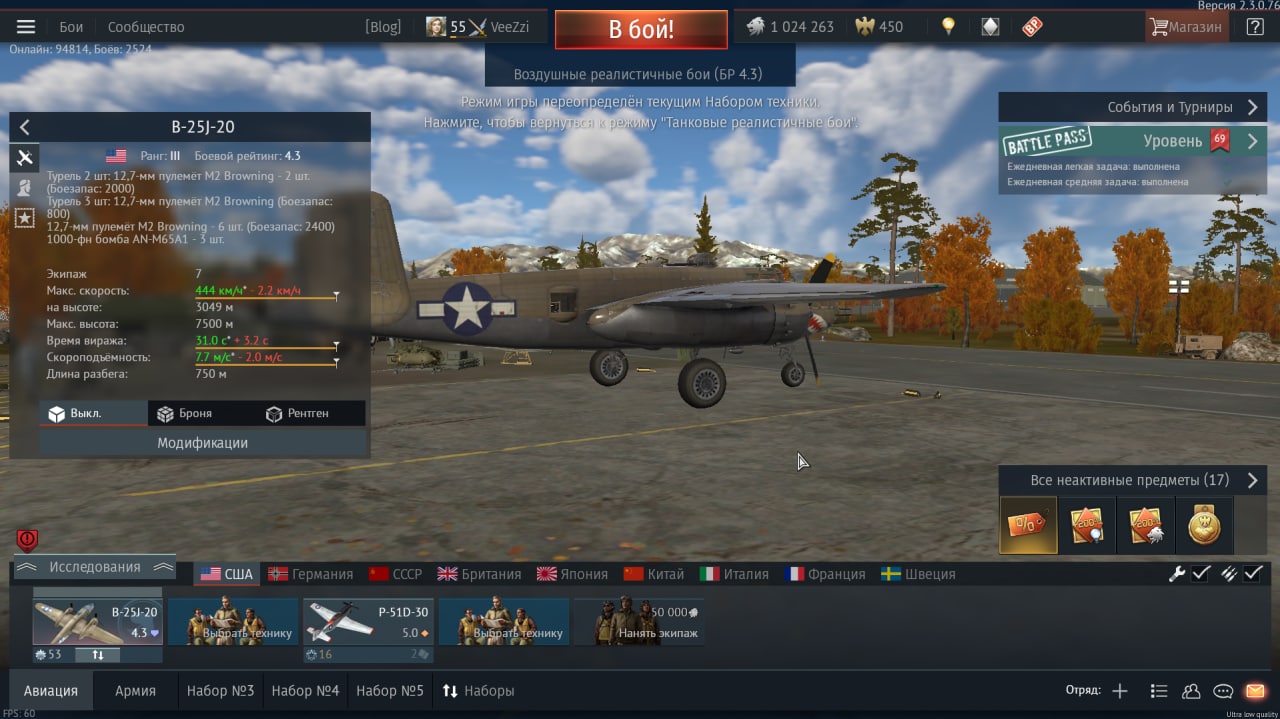This screenshot has height=719, width=1280.
Task: Select the Германия nation tab
Action: [x=311, y=574]
